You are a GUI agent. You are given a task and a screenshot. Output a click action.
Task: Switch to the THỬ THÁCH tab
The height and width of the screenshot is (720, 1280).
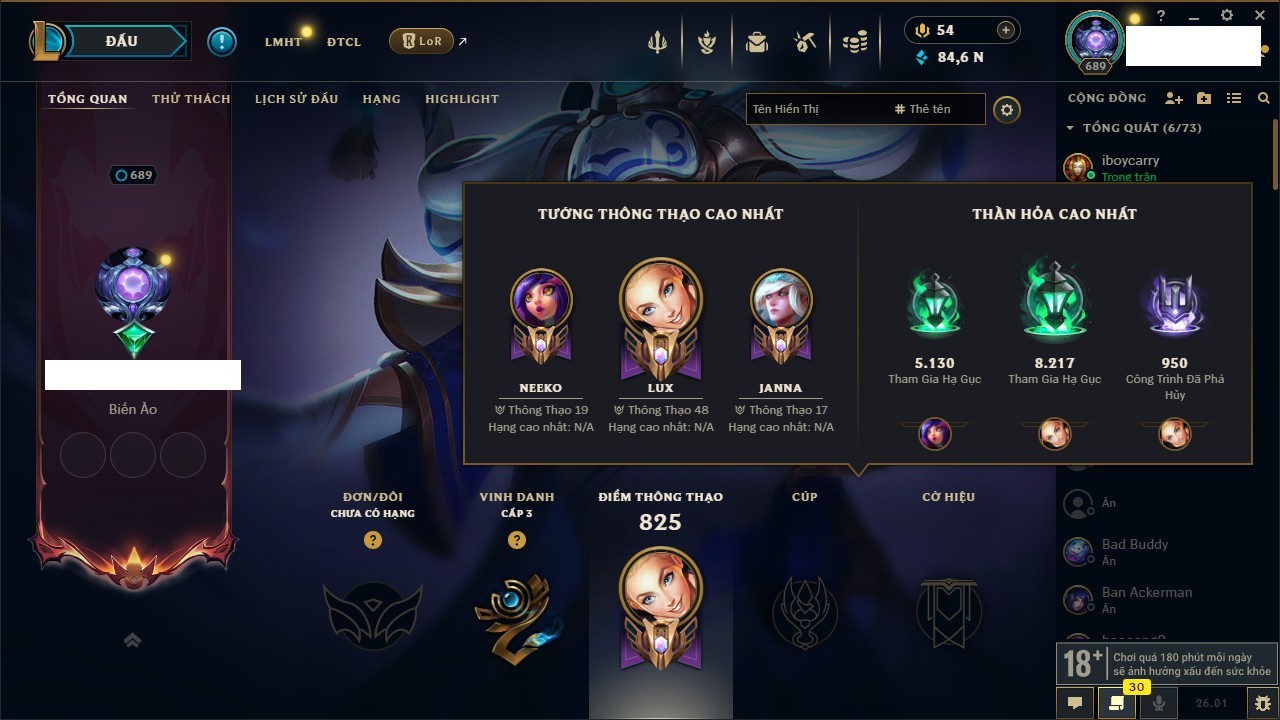coord(191,99)
